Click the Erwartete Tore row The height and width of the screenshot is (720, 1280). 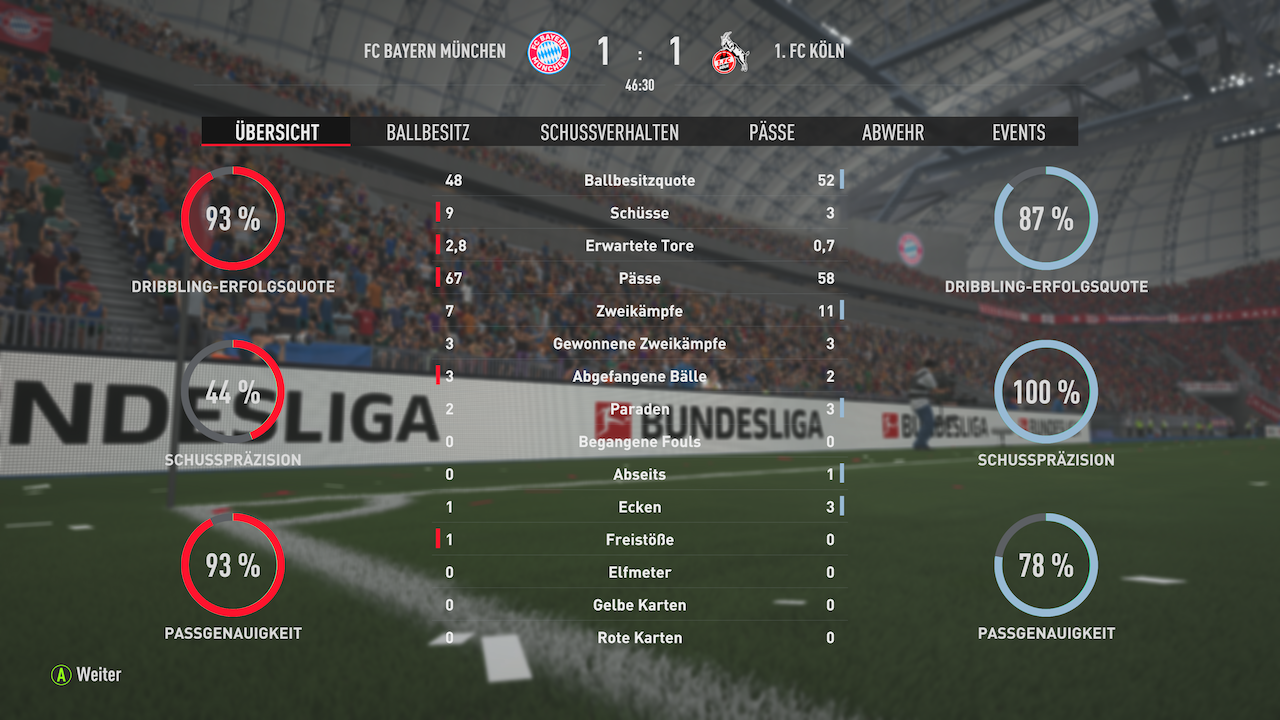pos(640,245)
